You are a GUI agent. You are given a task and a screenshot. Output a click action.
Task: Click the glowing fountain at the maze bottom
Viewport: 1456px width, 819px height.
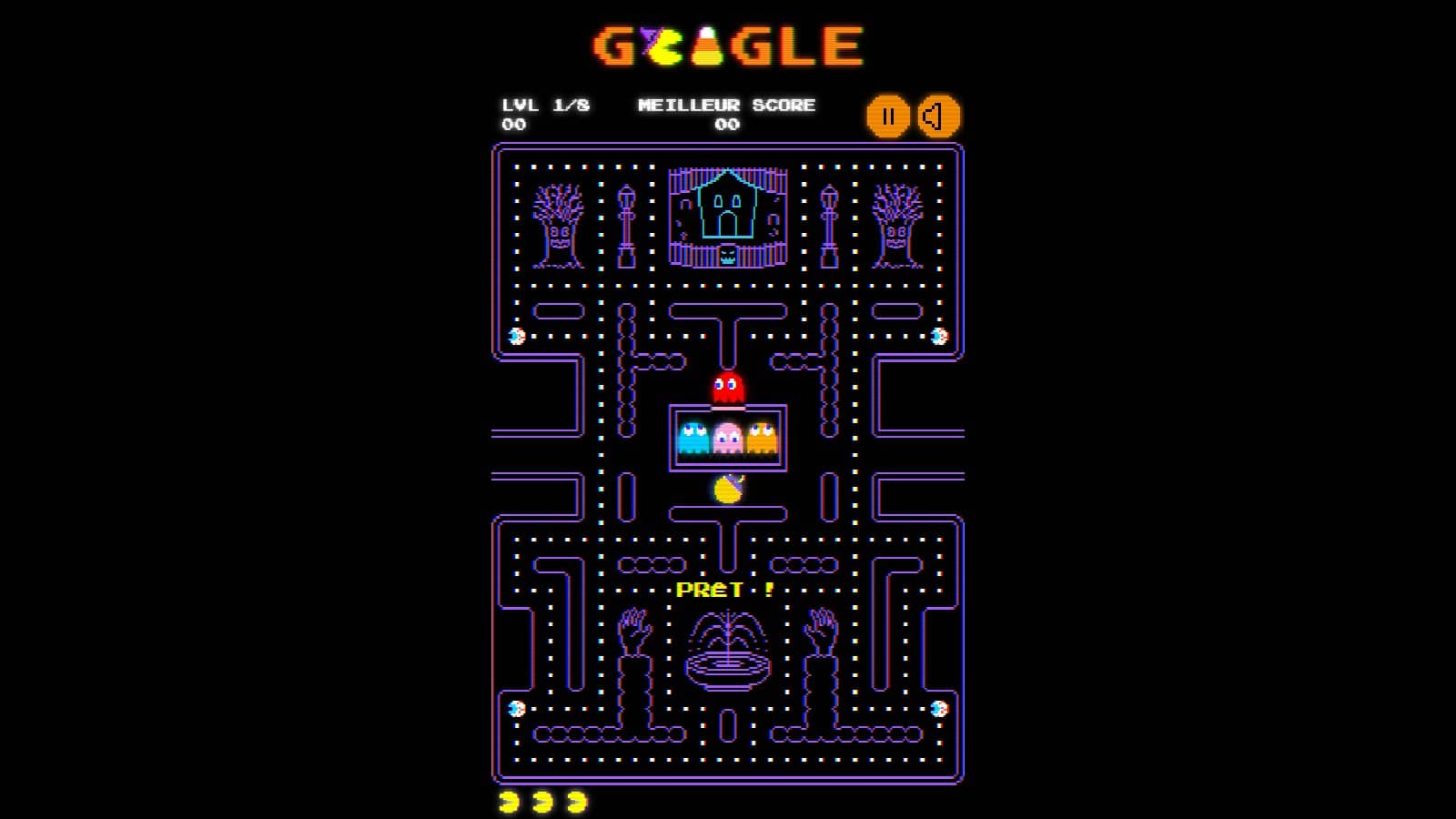728,646
